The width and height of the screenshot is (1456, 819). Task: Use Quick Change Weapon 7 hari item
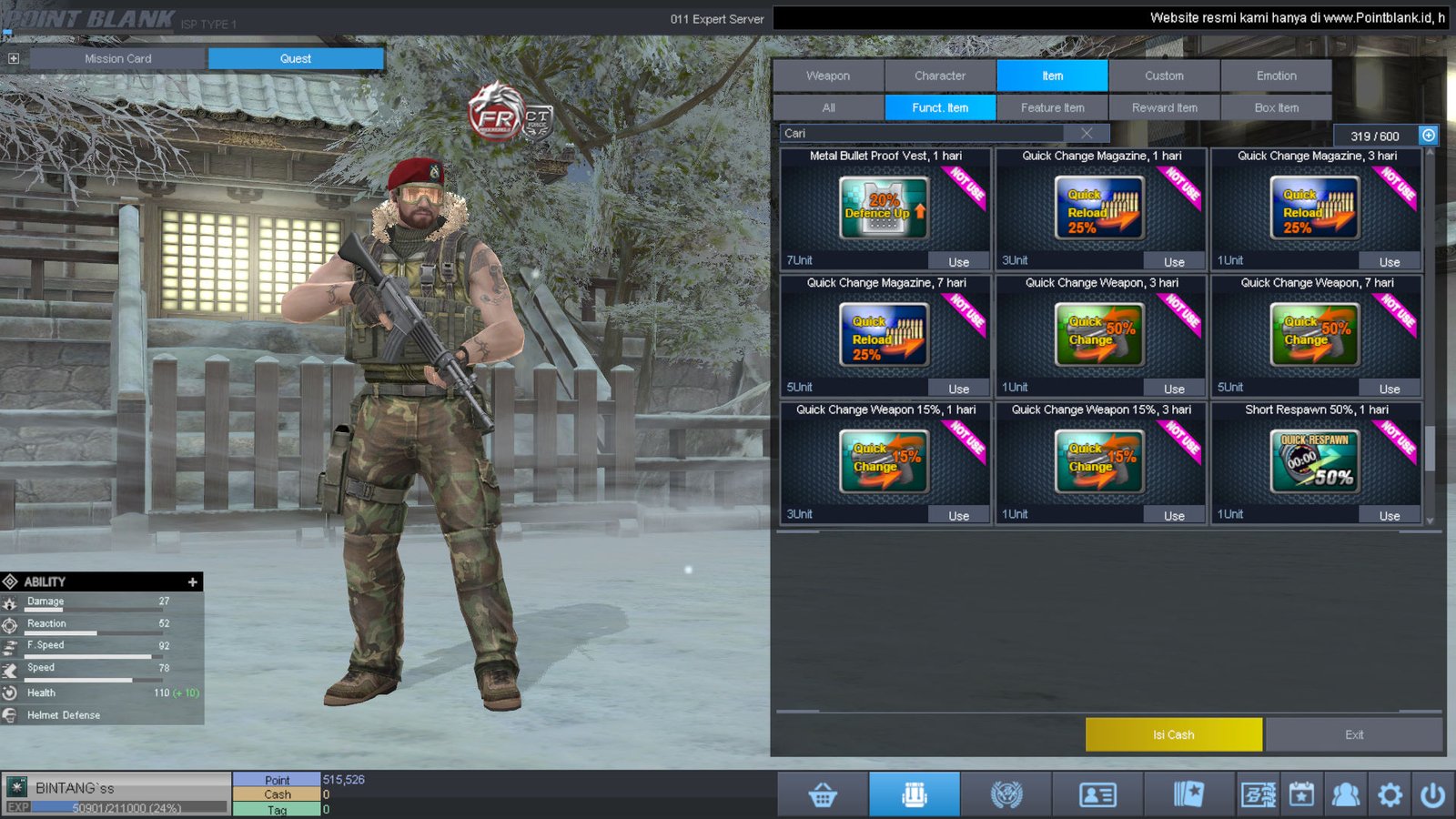1389,389
